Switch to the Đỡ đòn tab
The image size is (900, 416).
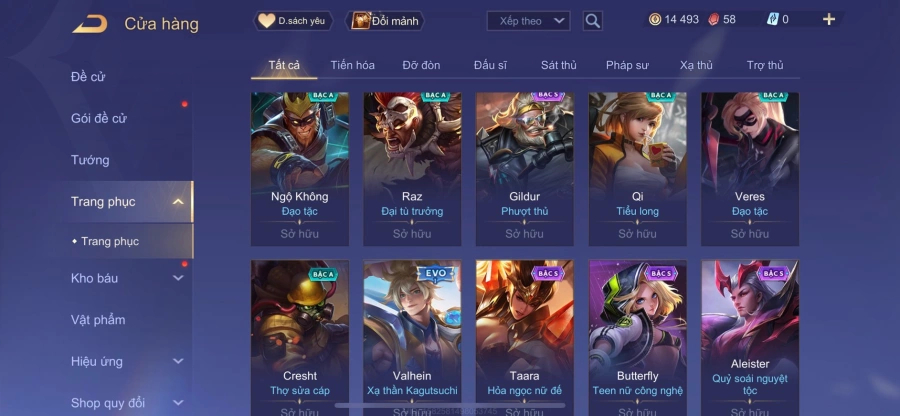point(421,65)
